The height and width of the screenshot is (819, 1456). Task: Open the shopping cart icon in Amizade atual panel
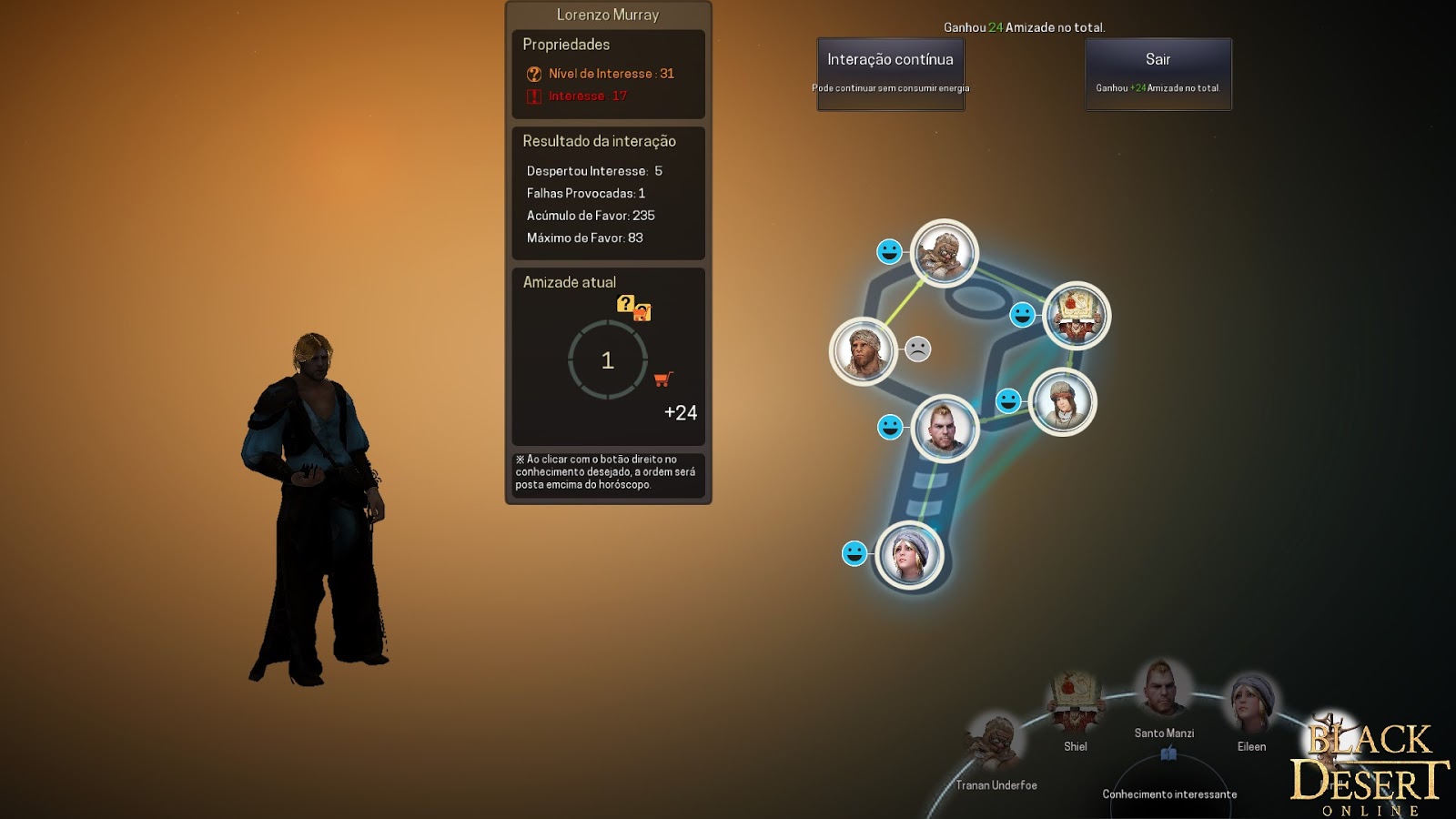664,380
